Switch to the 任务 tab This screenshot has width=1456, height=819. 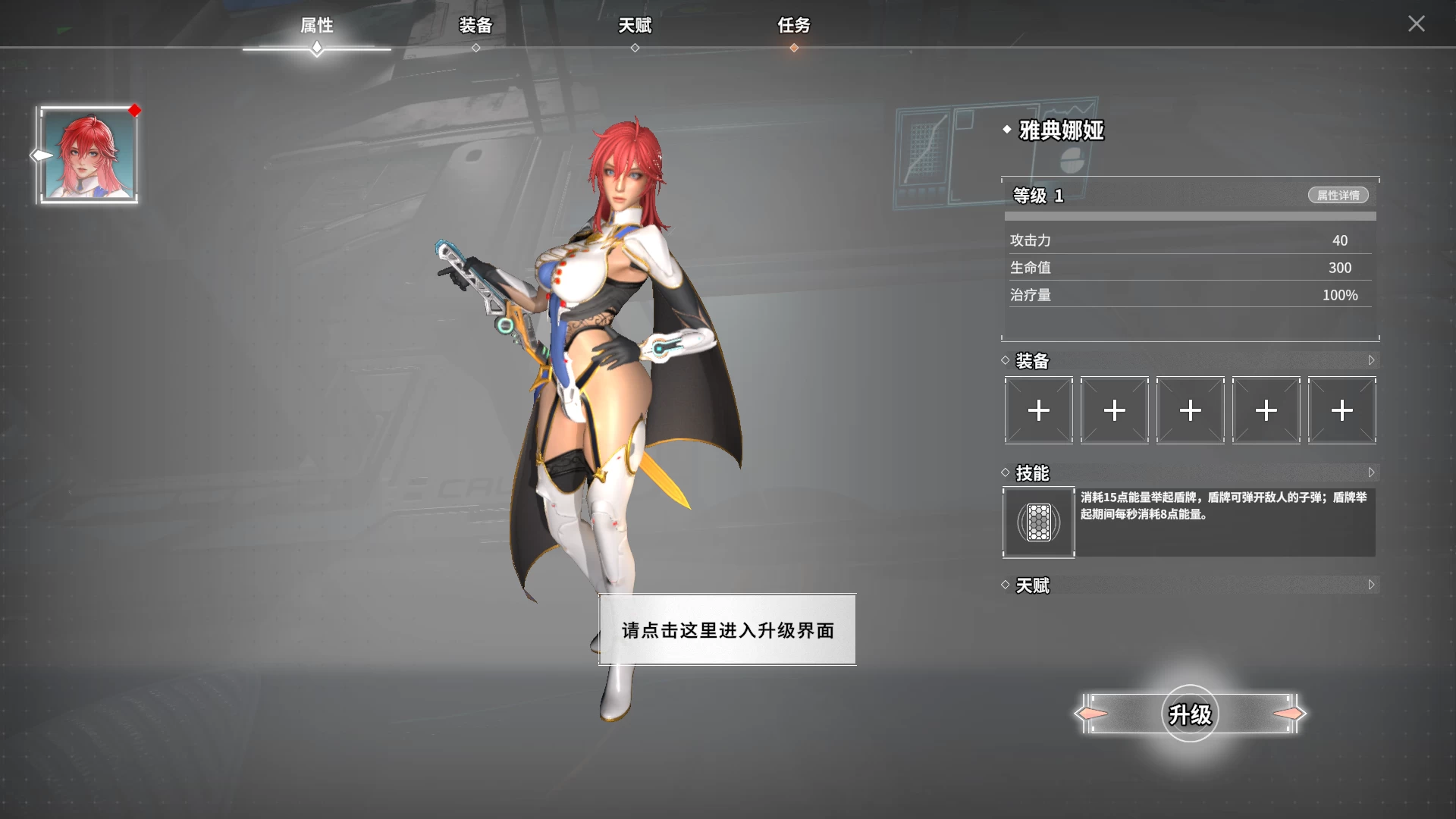pyautogui.click(x=795, y=25)
